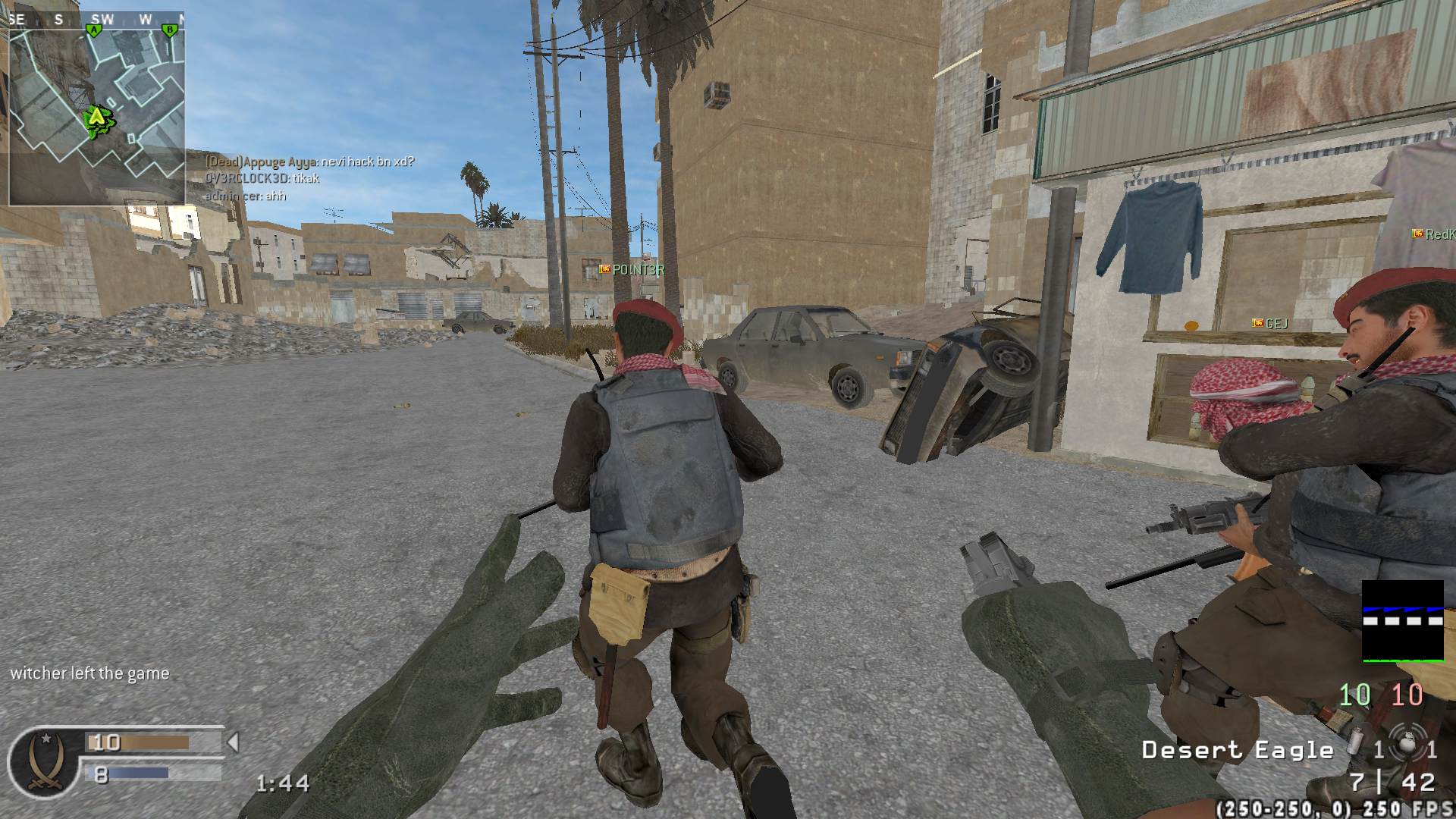The image size is (1456, 819).
Task: Click the black lagometer graph box
Action: pos(1402,621)
